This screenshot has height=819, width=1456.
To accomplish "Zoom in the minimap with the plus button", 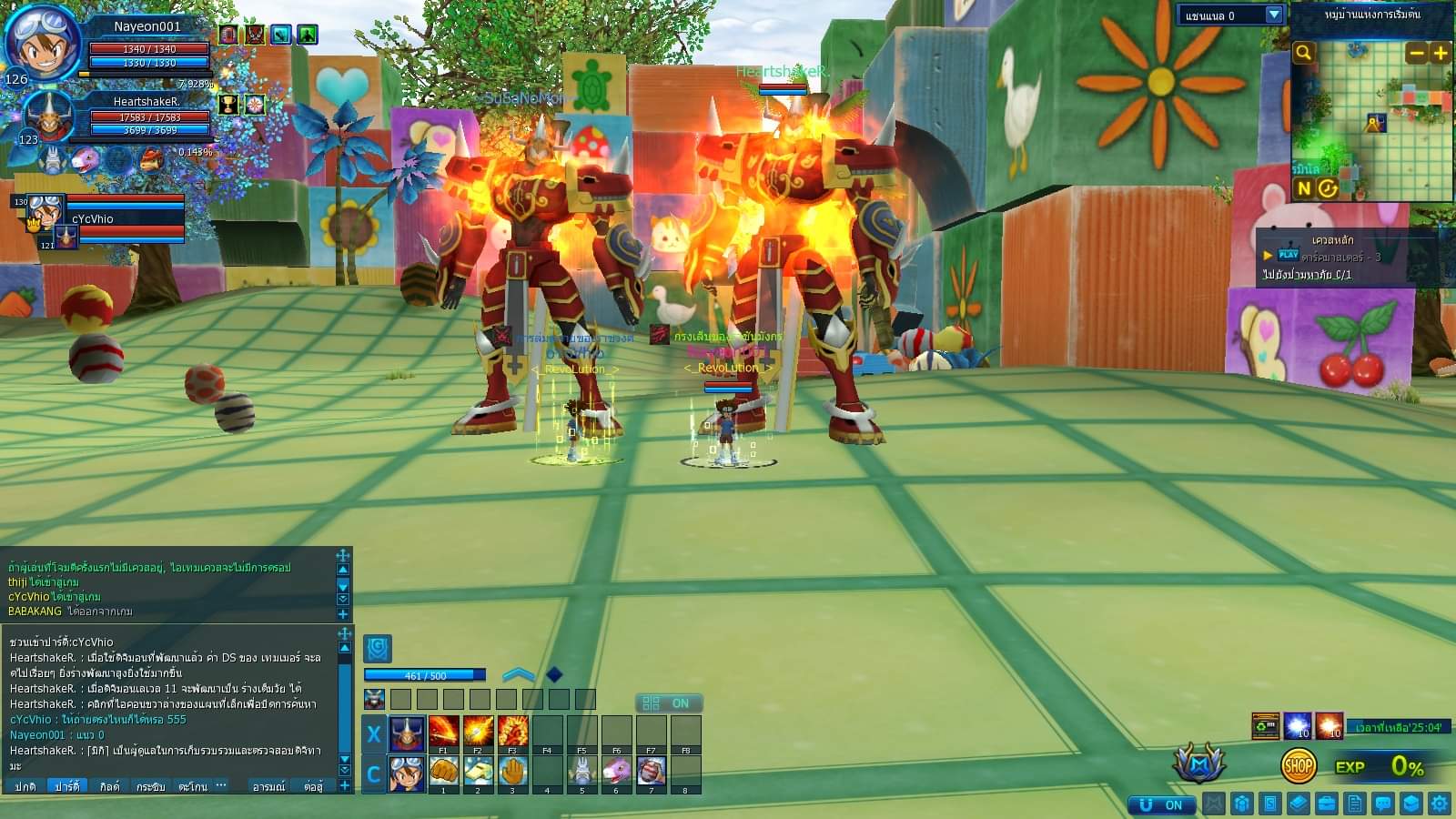I will (x=1441, y=53).
